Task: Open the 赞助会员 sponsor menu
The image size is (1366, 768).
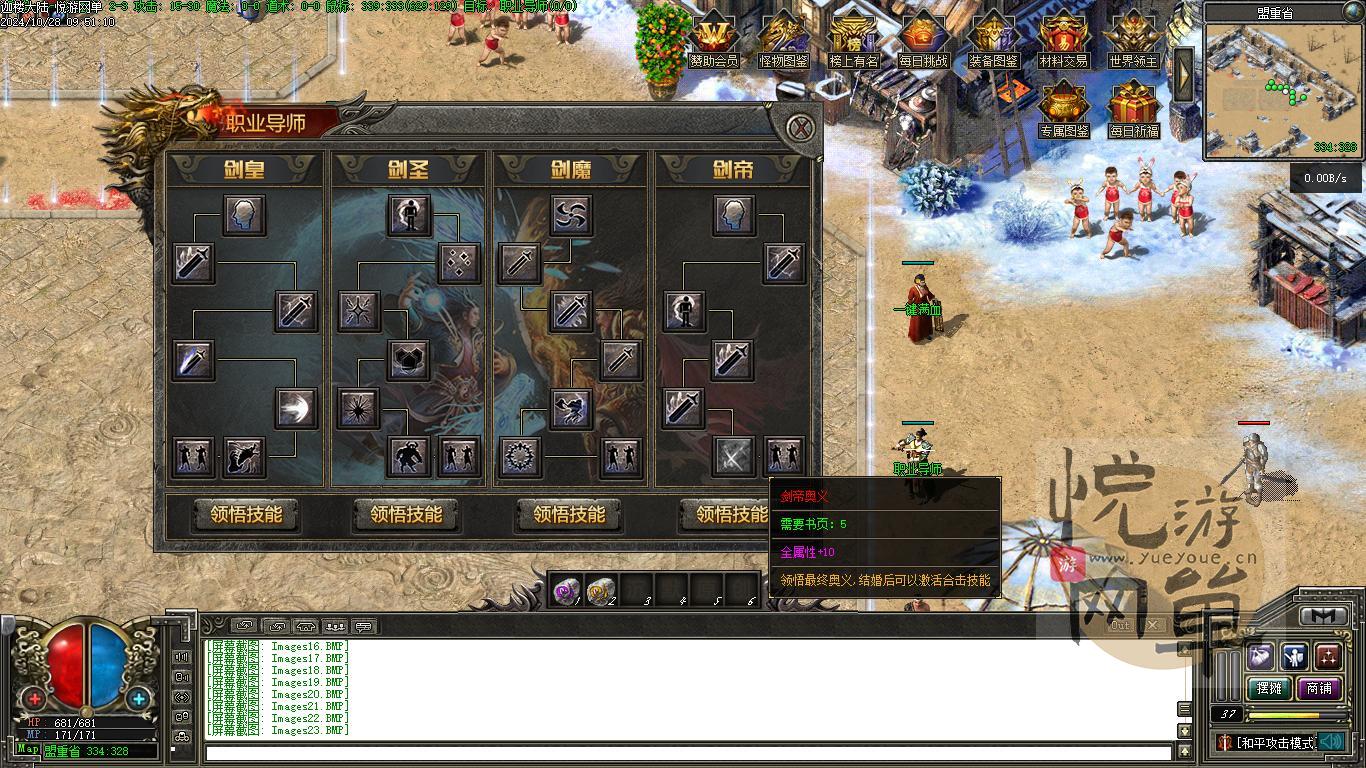Action: 714,40
